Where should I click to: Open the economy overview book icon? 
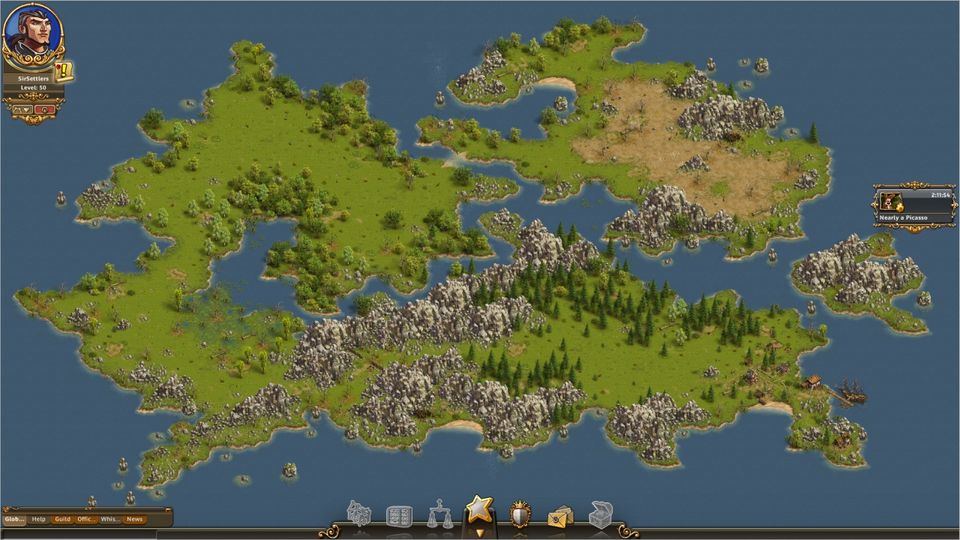[x=399, y=516]
